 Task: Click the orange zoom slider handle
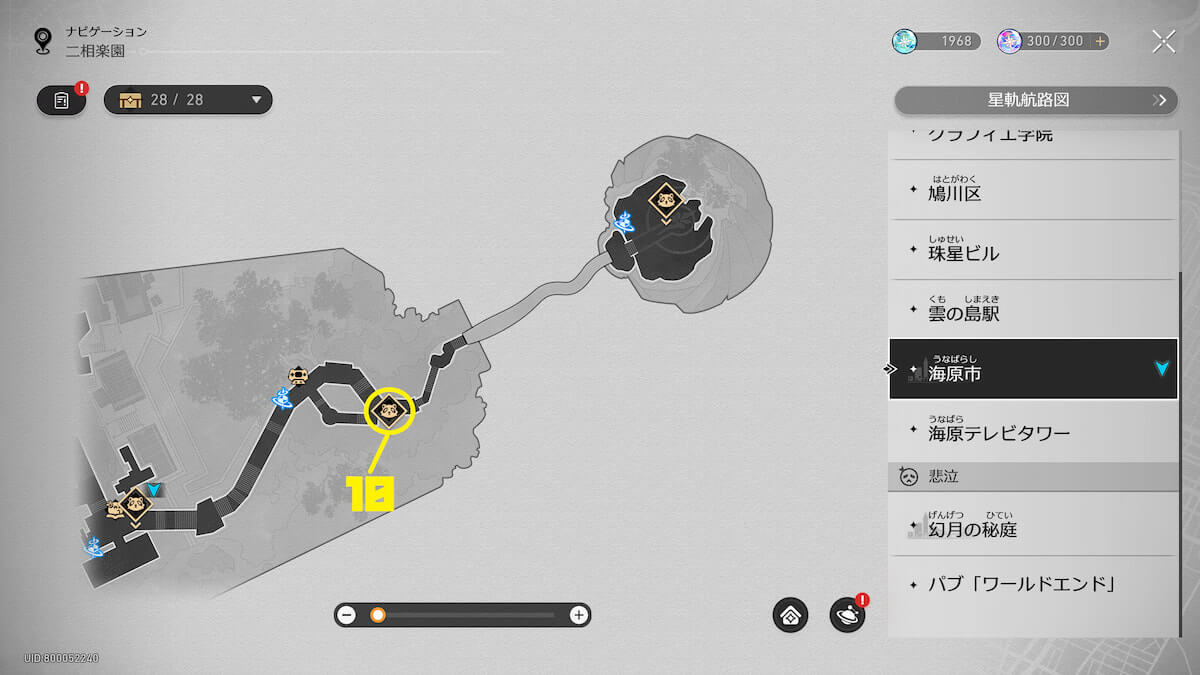point(378,615)
